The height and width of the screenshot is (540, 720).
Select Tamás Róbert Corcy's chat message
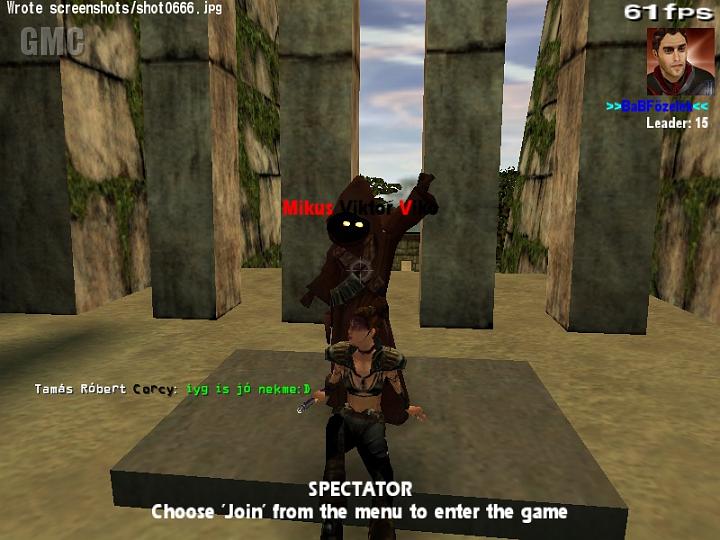pos(172,389)
